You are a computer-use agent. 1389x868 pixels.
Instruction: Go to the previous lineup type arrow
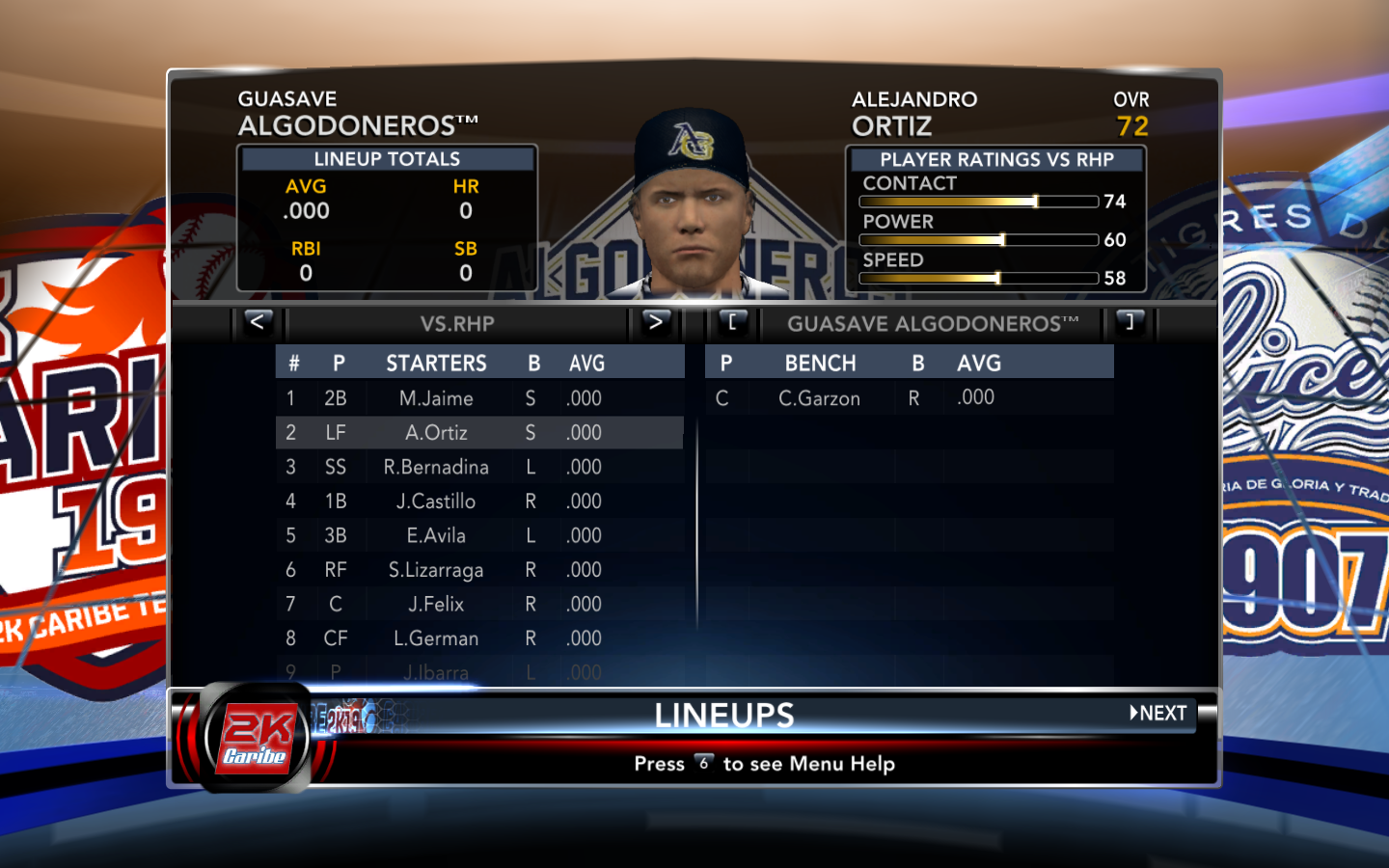[x=258, y=322]
